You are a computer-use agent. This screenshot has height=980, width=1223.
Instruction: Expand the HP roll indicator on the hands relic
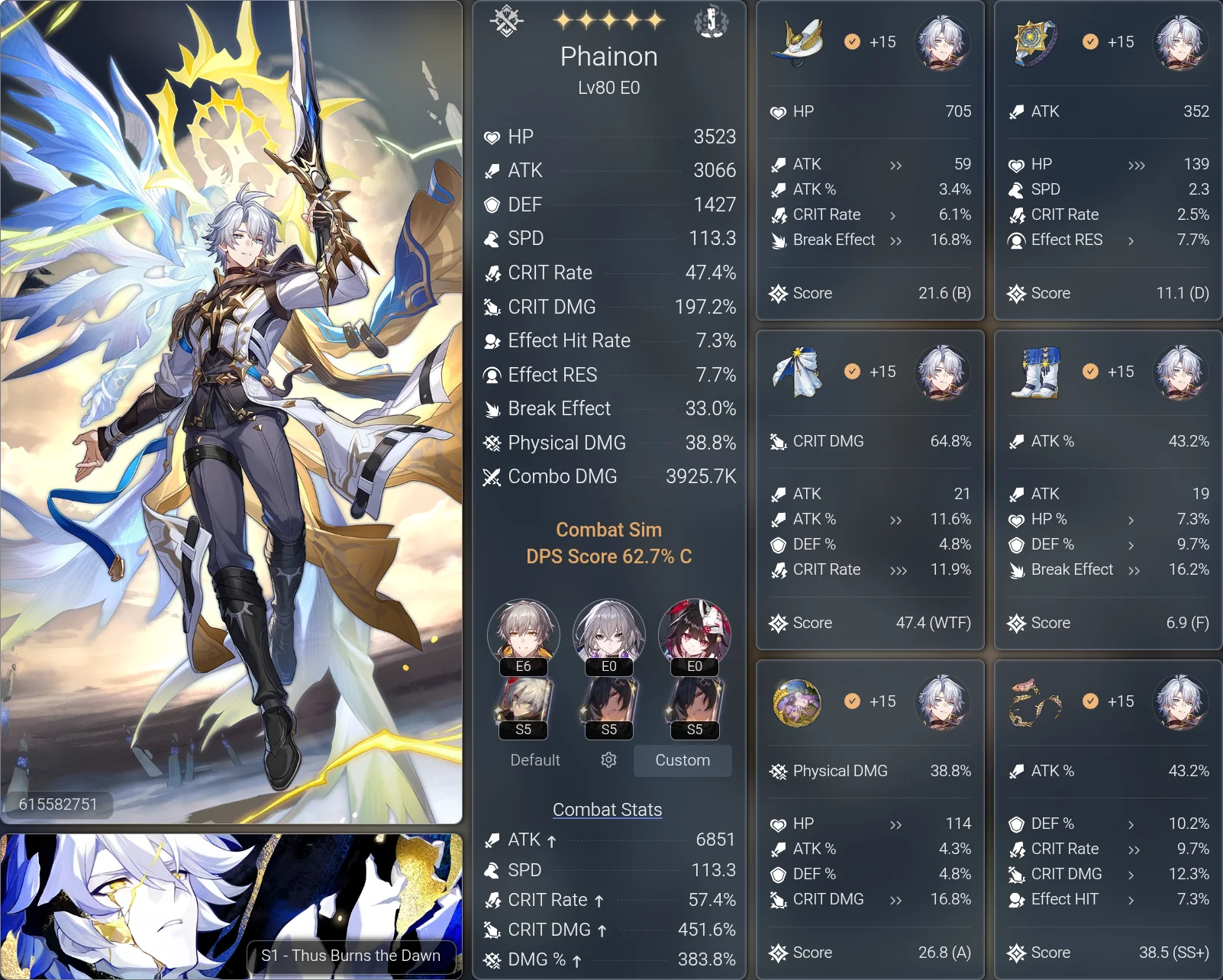(x=1136, y=164)
